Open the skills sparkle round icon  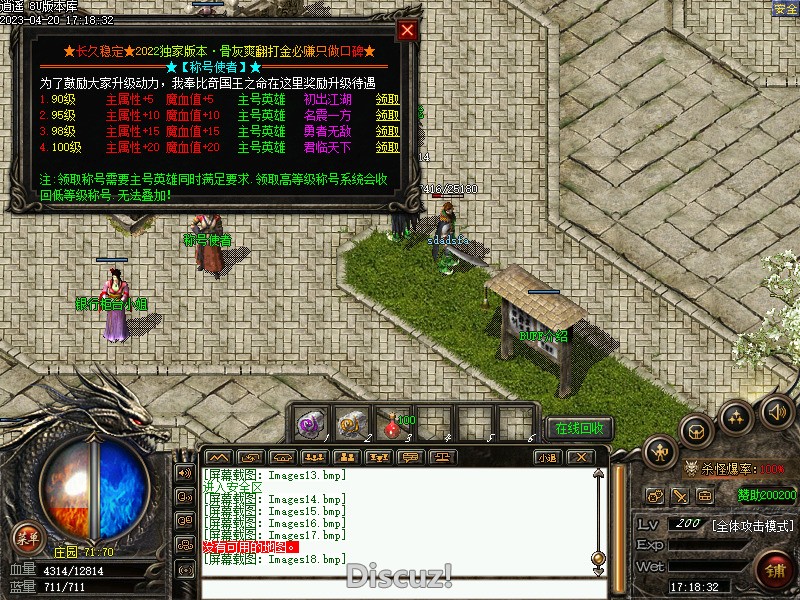pos(737,415)
